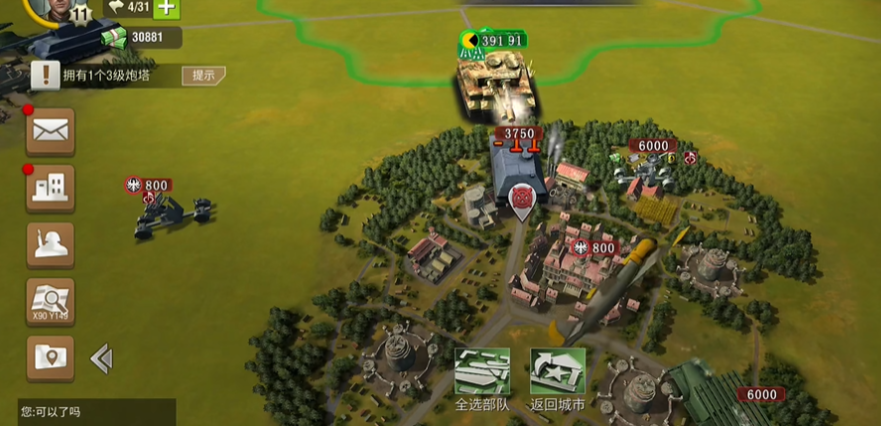Open the map coordinate search button
The width and height of the screenshot is (881, 426).
pyautogui.click(x=50, y=301)
